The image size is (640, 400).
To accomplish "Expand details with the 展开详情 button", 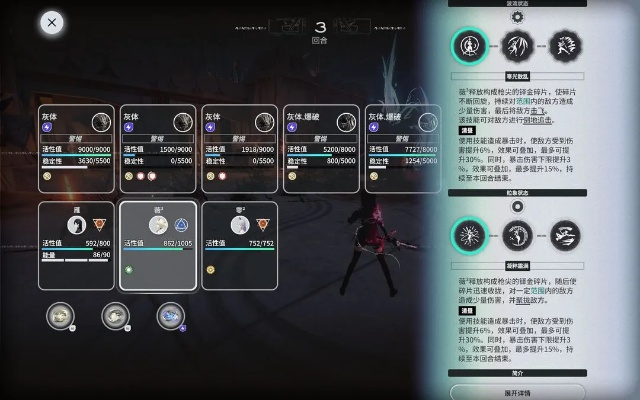I will pos(517,393).
